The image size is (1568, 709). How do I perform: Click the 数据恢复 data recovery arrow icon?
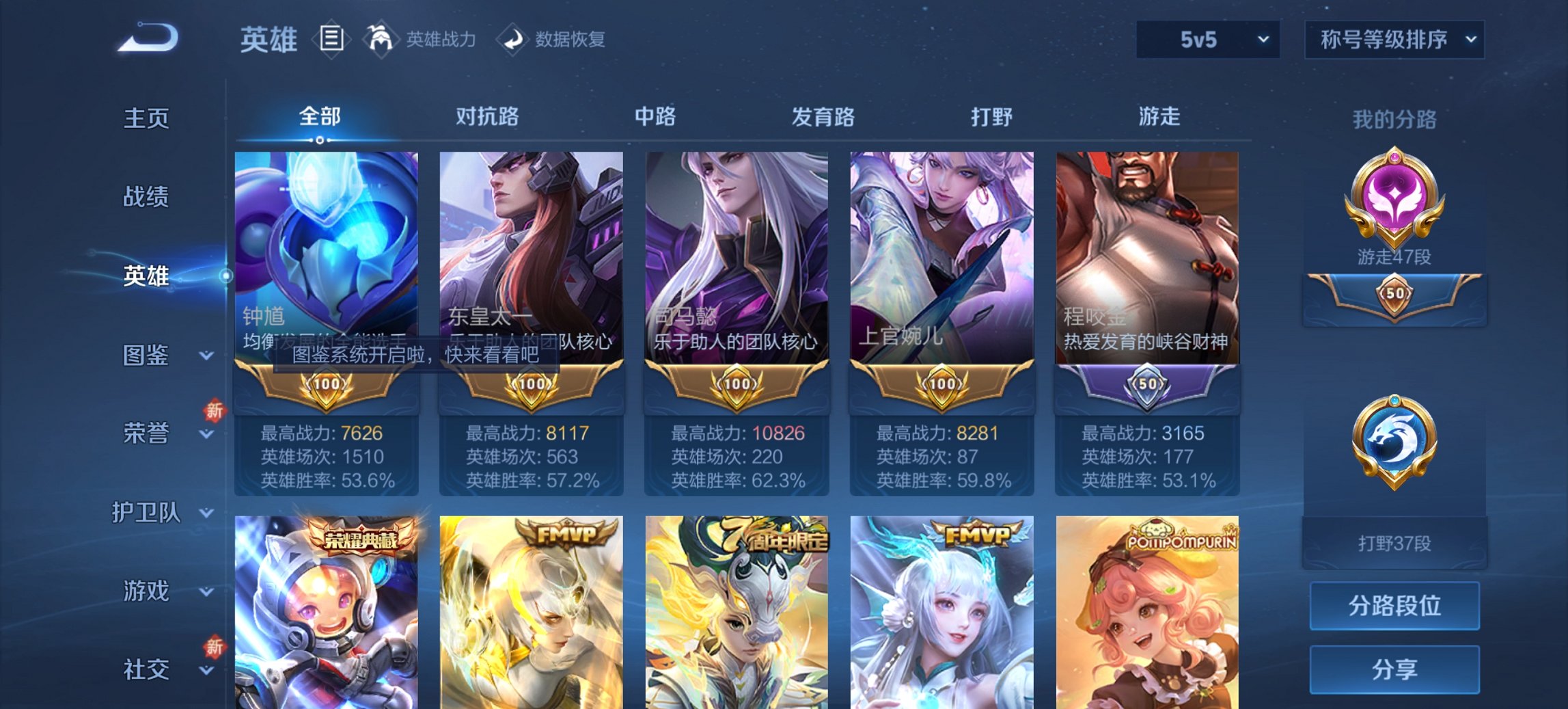512,39
